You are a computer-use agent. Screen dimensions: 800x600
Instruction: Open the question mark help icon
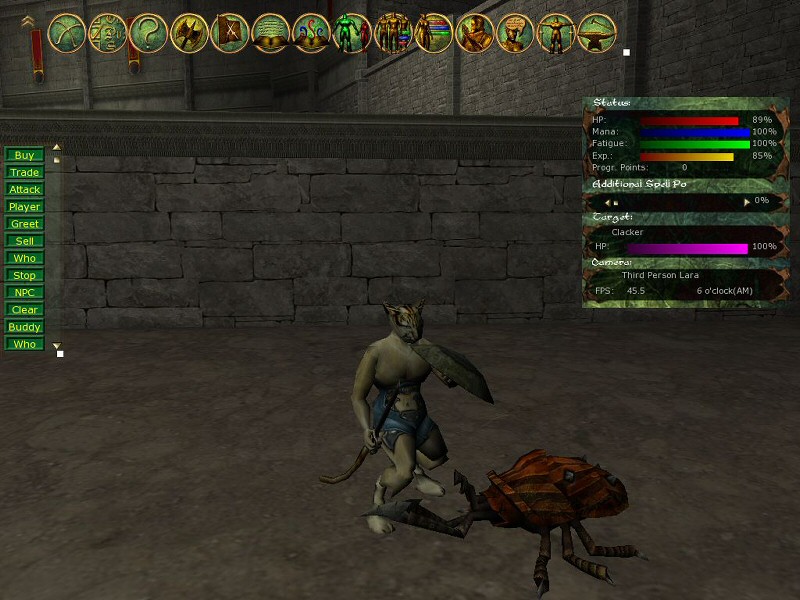[147, 33]
